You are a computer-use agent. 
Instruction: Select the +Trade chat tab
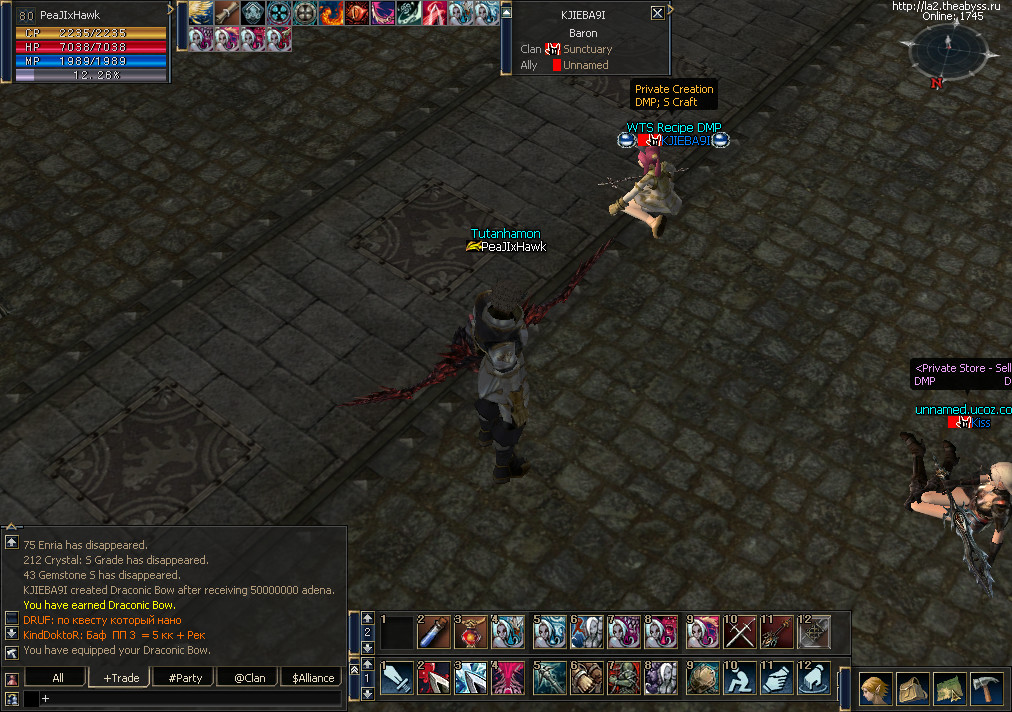click(x=120, y=677)
